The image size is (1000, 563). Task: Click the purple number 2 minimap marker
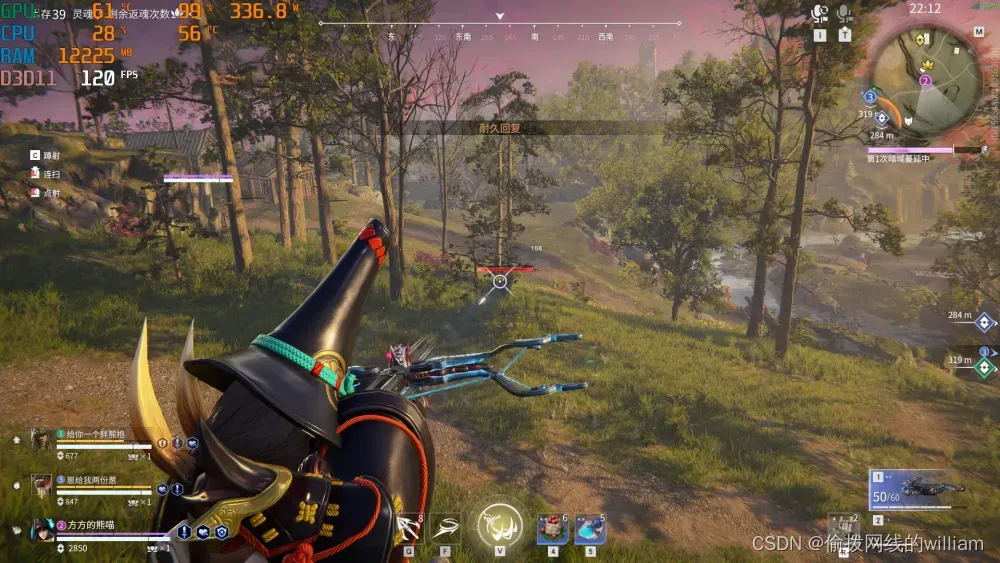click(925, 80)
